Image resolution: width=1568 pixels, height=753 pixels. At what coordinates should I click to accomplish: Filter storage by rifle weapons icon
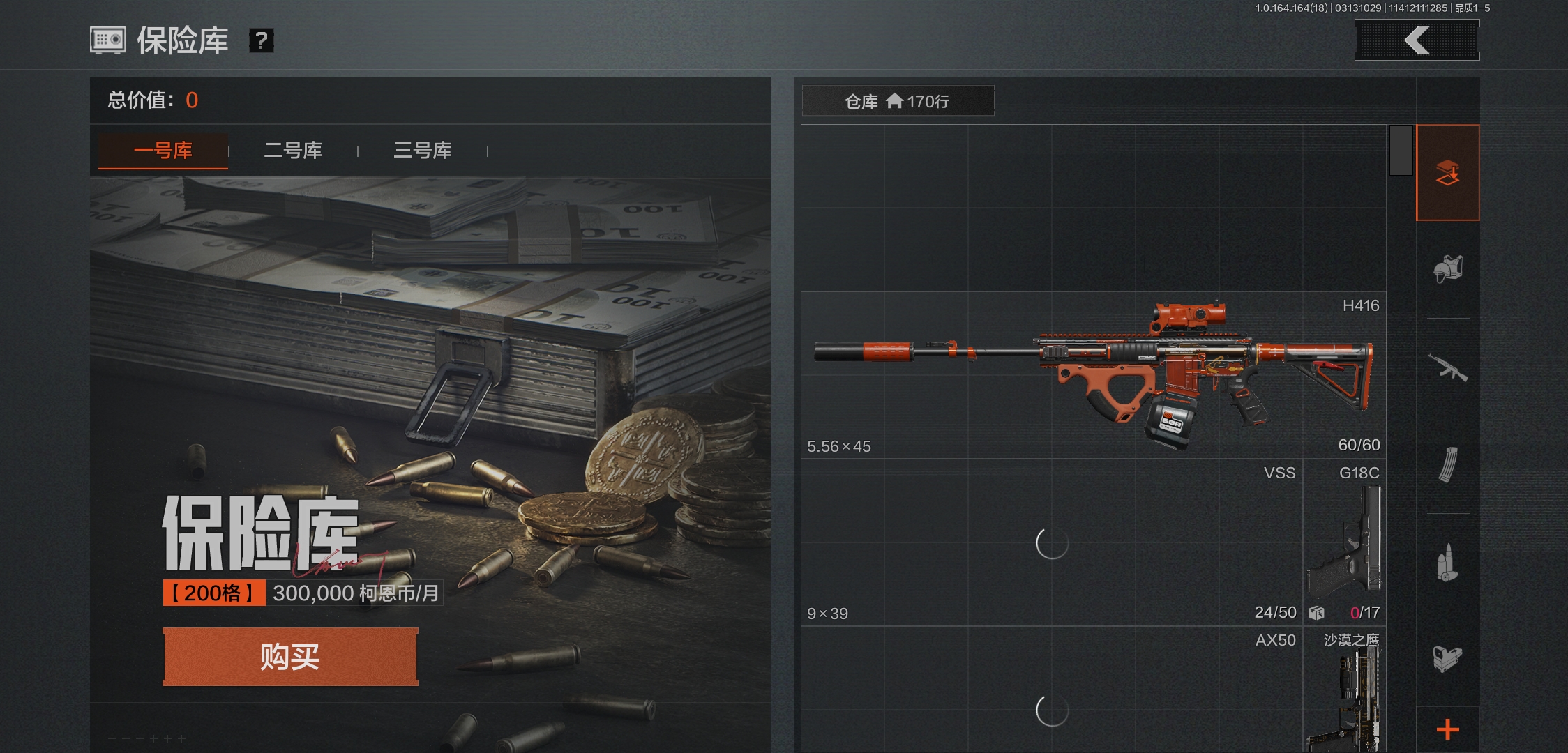point(1448,367)
